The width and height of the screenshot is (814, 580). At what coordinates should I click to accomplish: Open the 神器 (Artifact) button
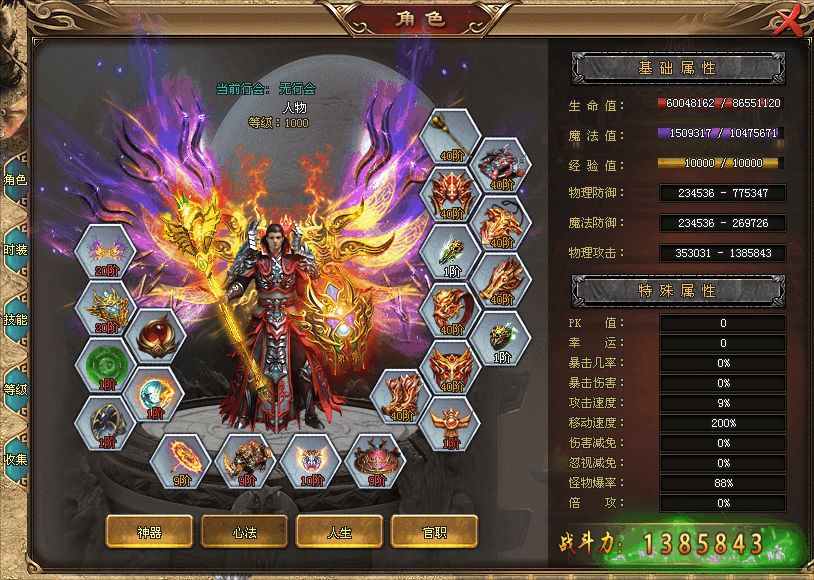coord(149,532)
